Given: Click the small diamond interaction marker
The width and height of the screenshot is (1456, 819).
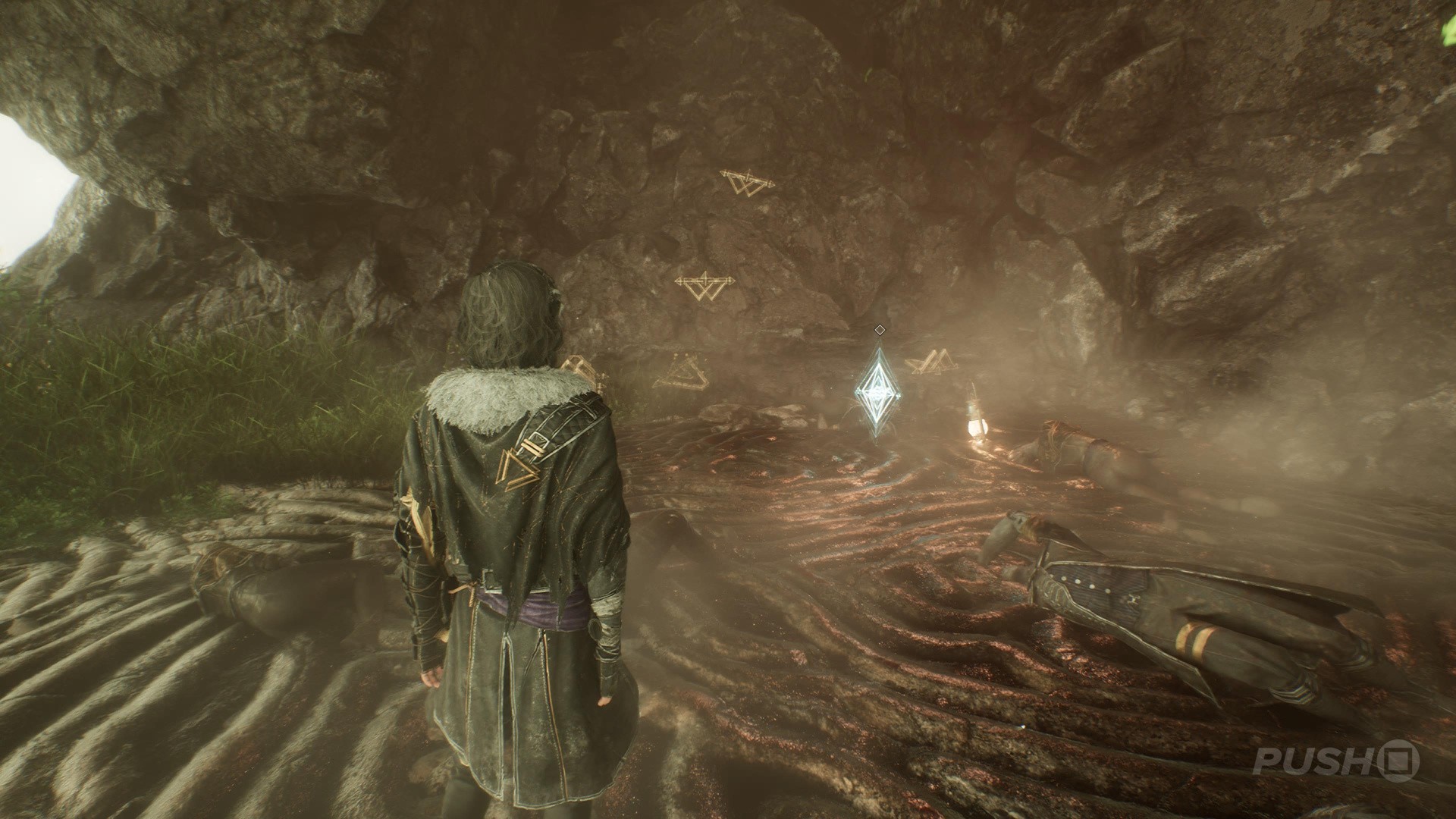Looking at the screenshot, I should point(879,329).
